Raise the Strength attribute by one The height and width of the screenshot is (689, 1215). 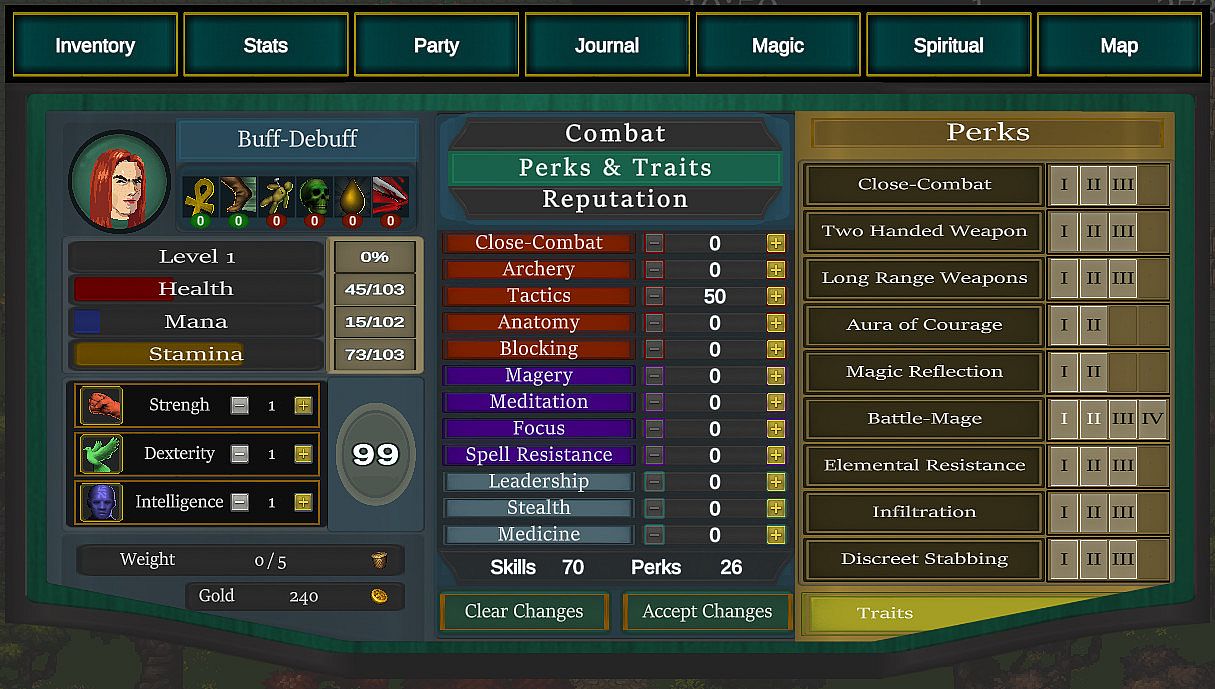coord(303,405)
